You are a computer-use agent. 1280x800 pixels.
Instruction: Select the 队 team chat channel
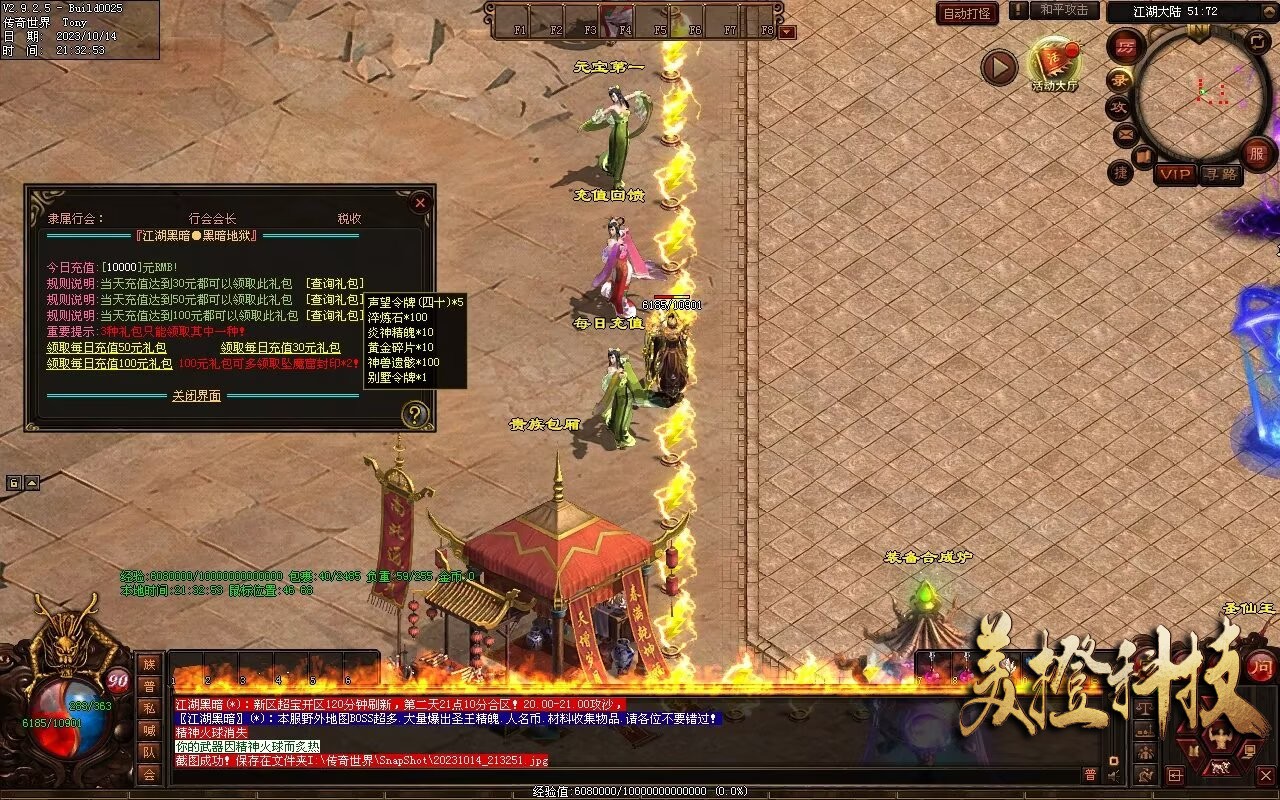point(149,752)
